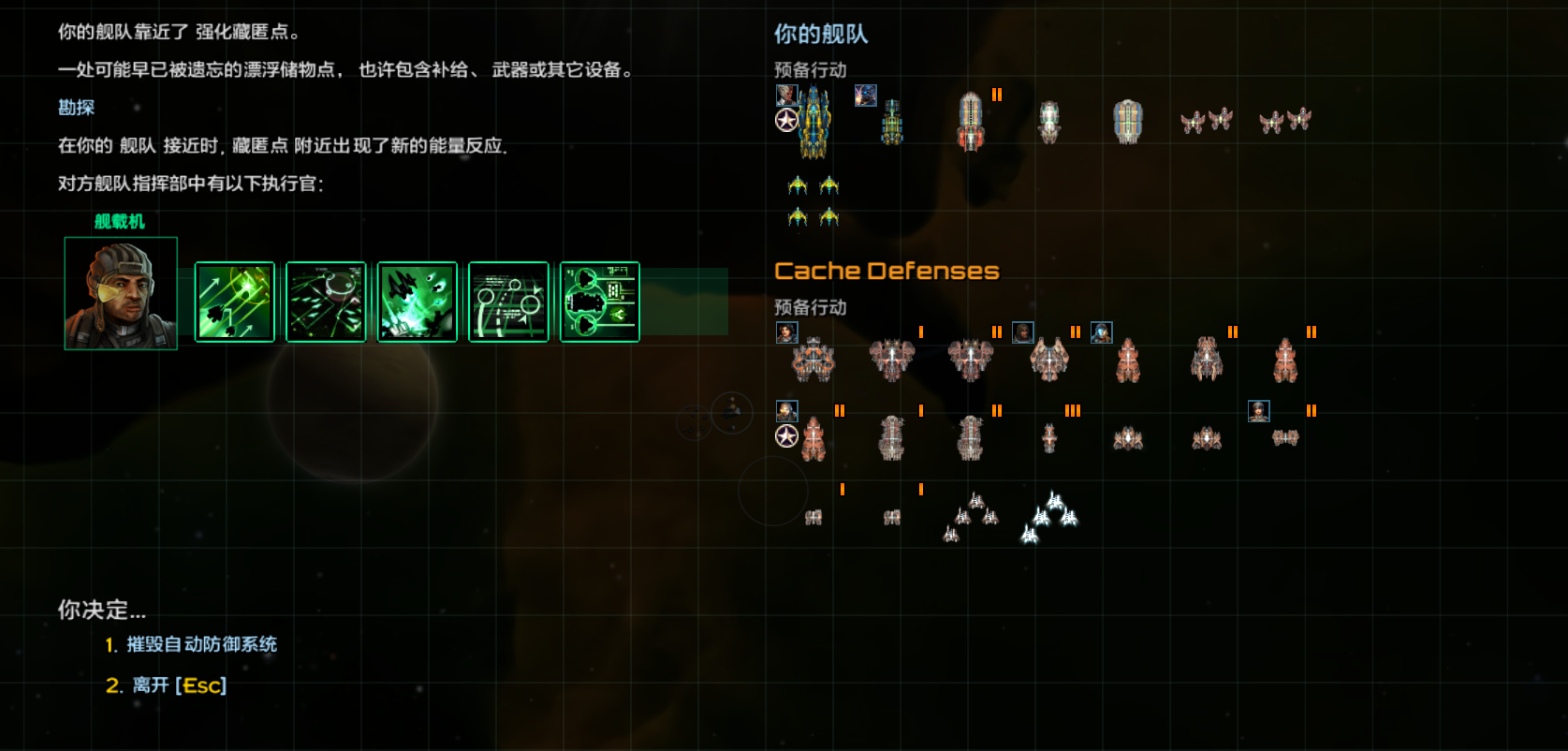
Task: Click the officer portrait in Cache Defenses second row
Action: (786, 410)
